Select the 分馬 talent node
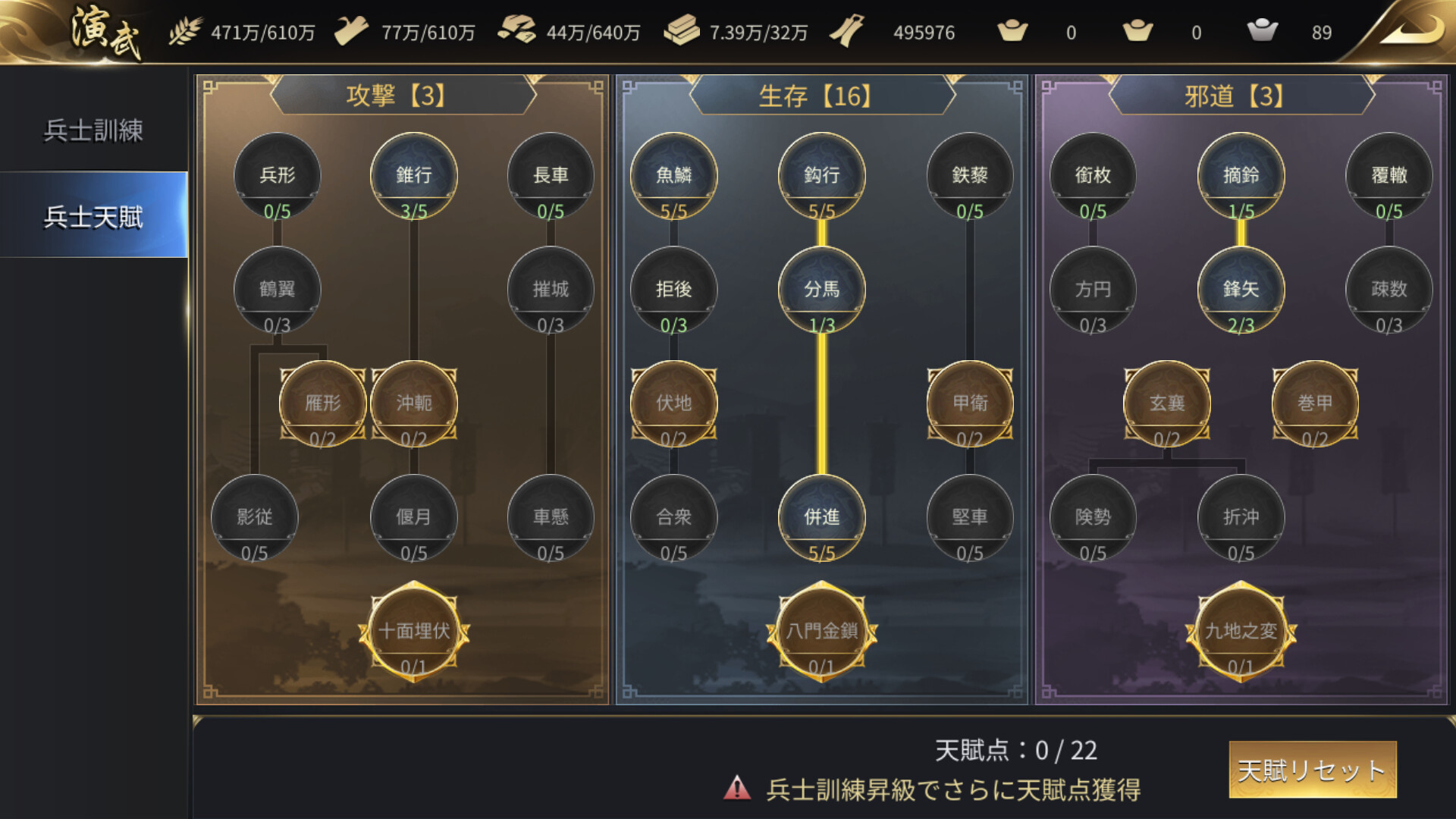The height and width of the screenshot is (819, 1456). 821,288
